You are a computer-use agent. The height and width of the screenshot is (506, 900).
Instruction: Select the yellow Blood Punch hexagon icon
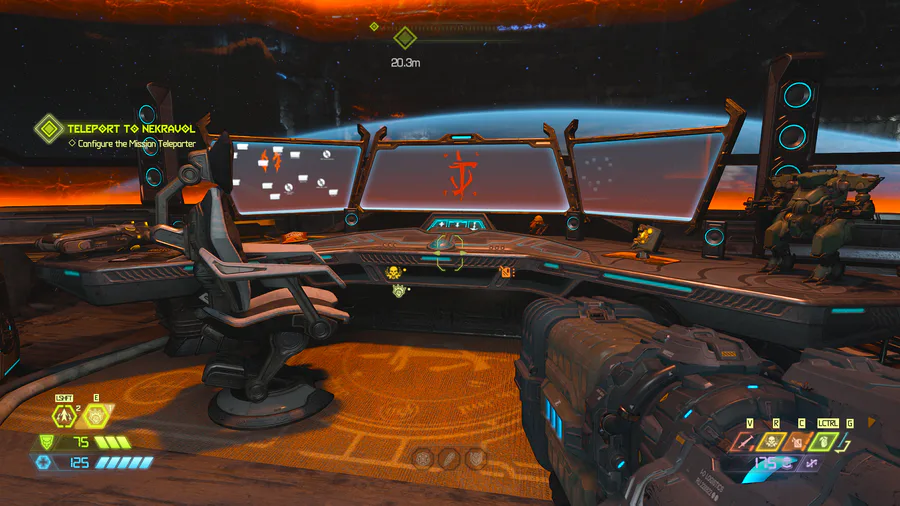pos(96,416)
